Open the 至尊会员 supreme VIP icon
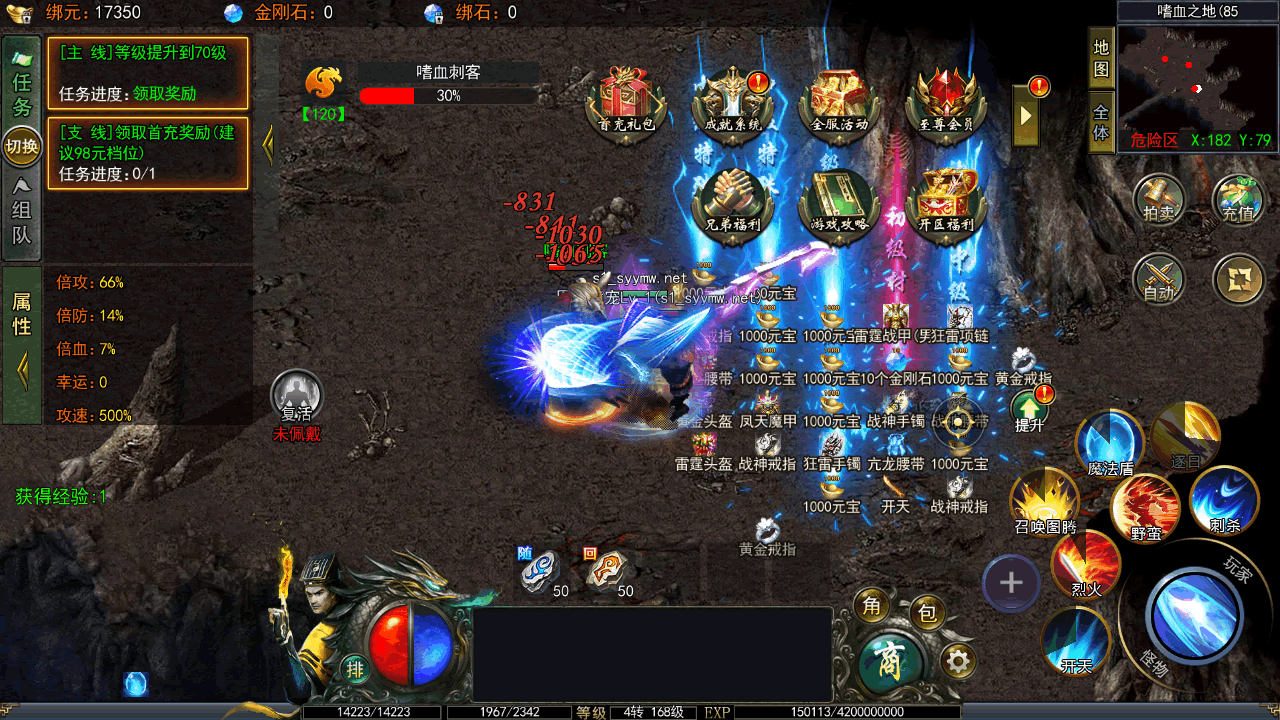Viewport: 1280px width, 720px height. (x=945, y=100)
